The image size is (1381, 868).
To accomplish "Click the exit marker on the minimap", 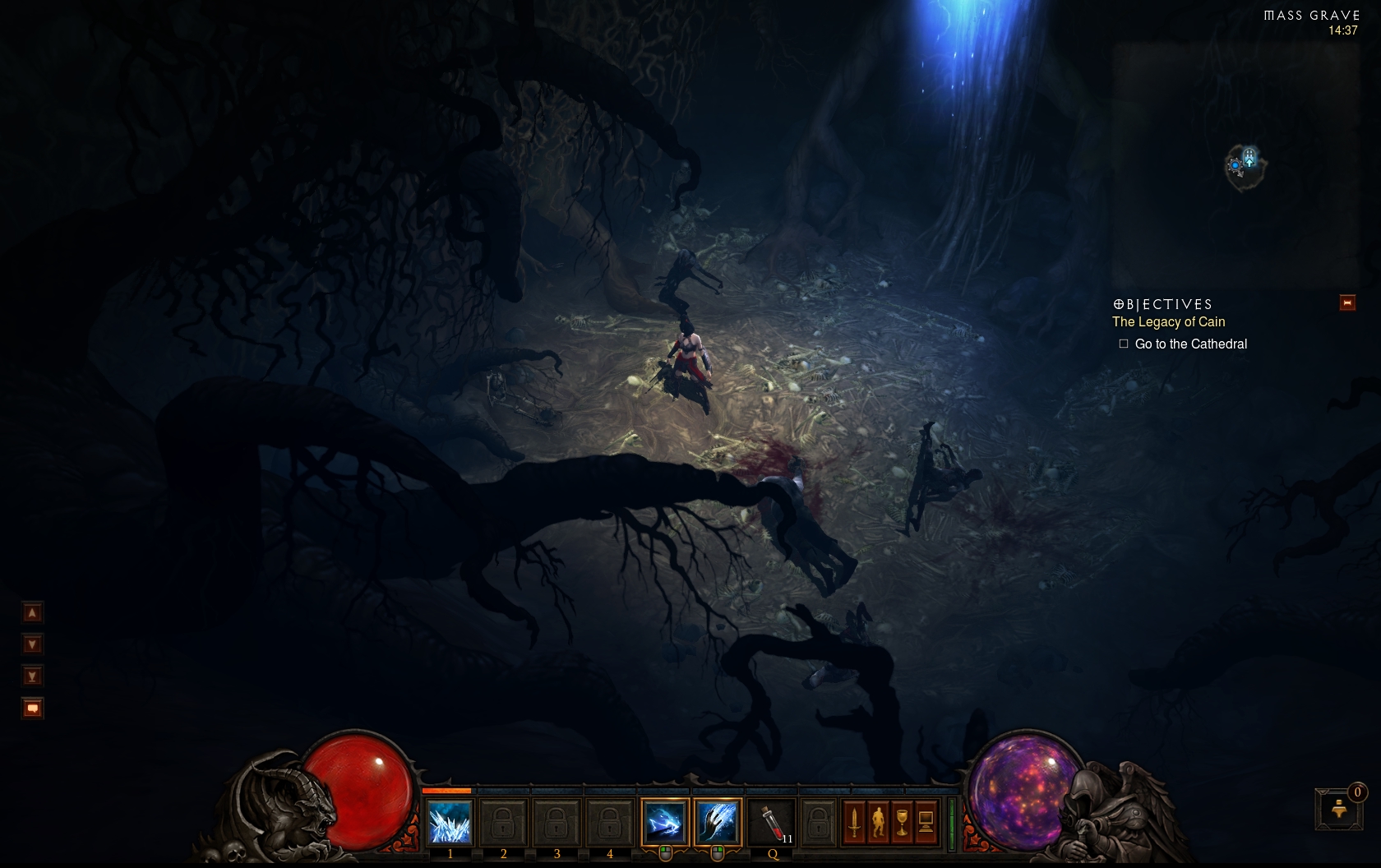I will (1249, 156).
